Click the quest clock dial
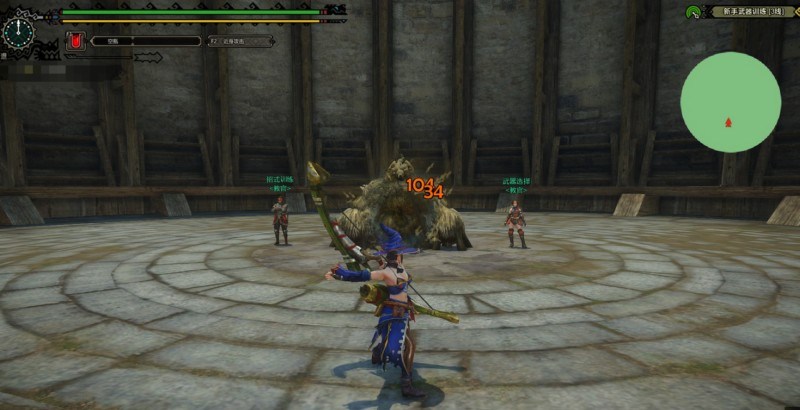 pos(19,32)
